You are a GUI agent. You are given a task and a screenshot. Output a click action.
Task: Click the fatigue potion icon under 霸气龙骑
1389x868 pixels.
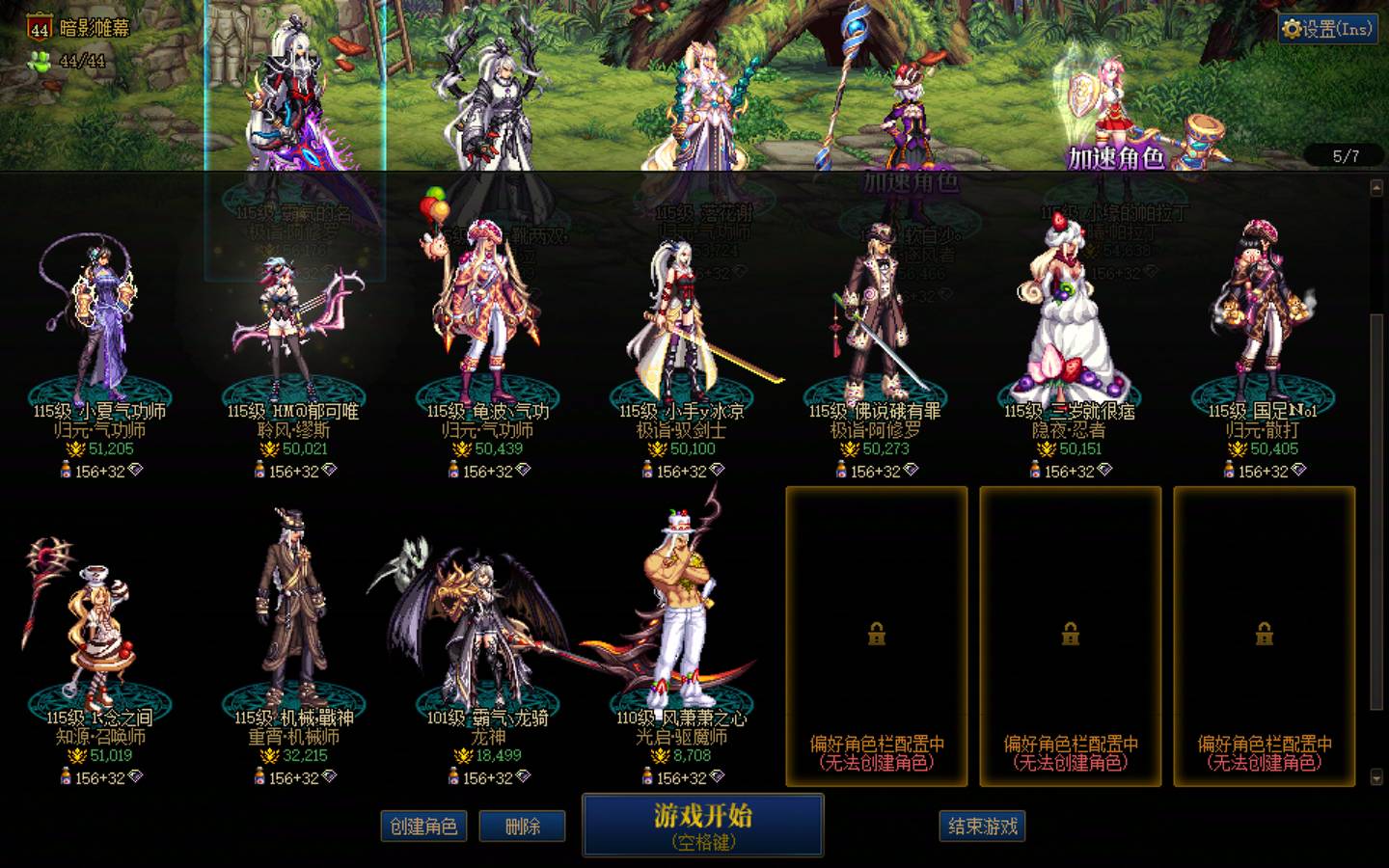(453, 776)
